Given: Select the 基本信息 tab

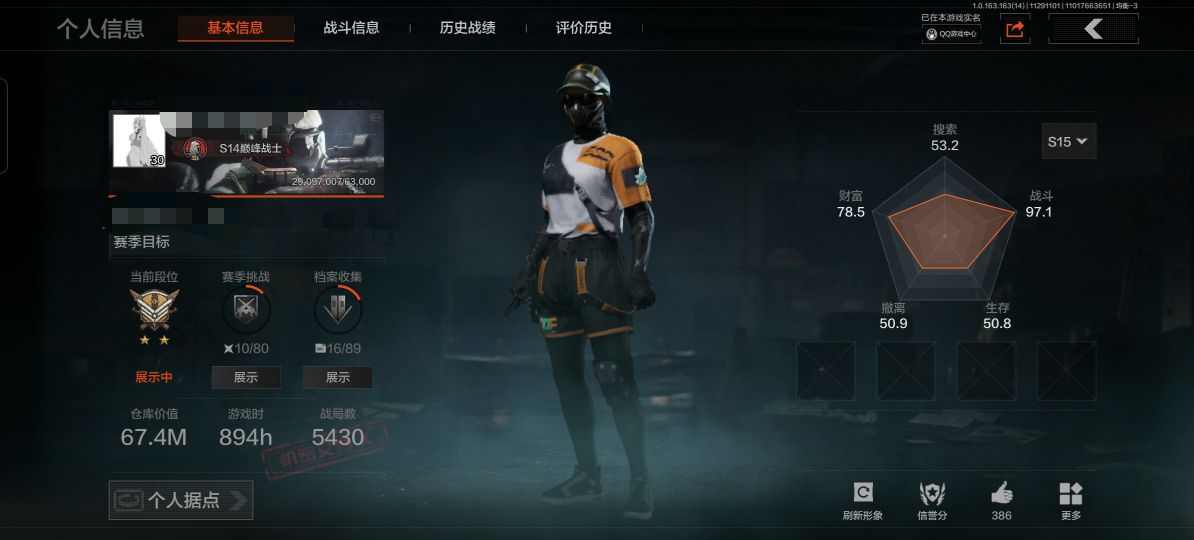Looking at the screenshot, I should pyautogui.click(x=235, y=28).
